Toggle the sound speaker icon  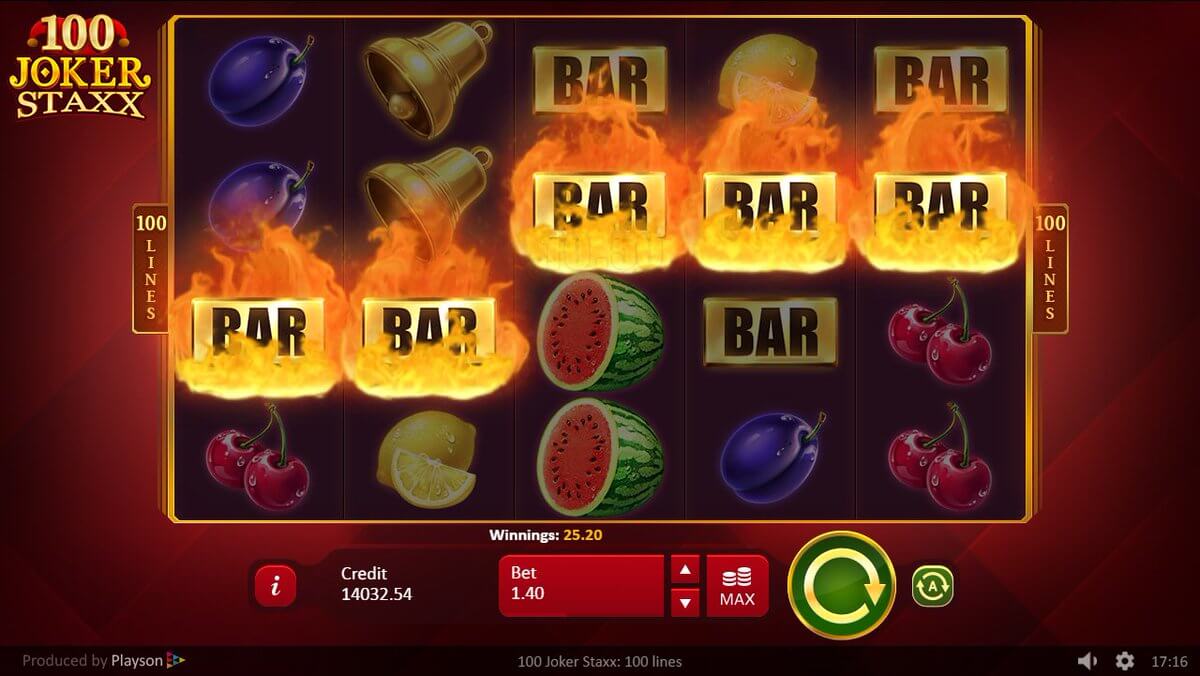pos(1088,661)
